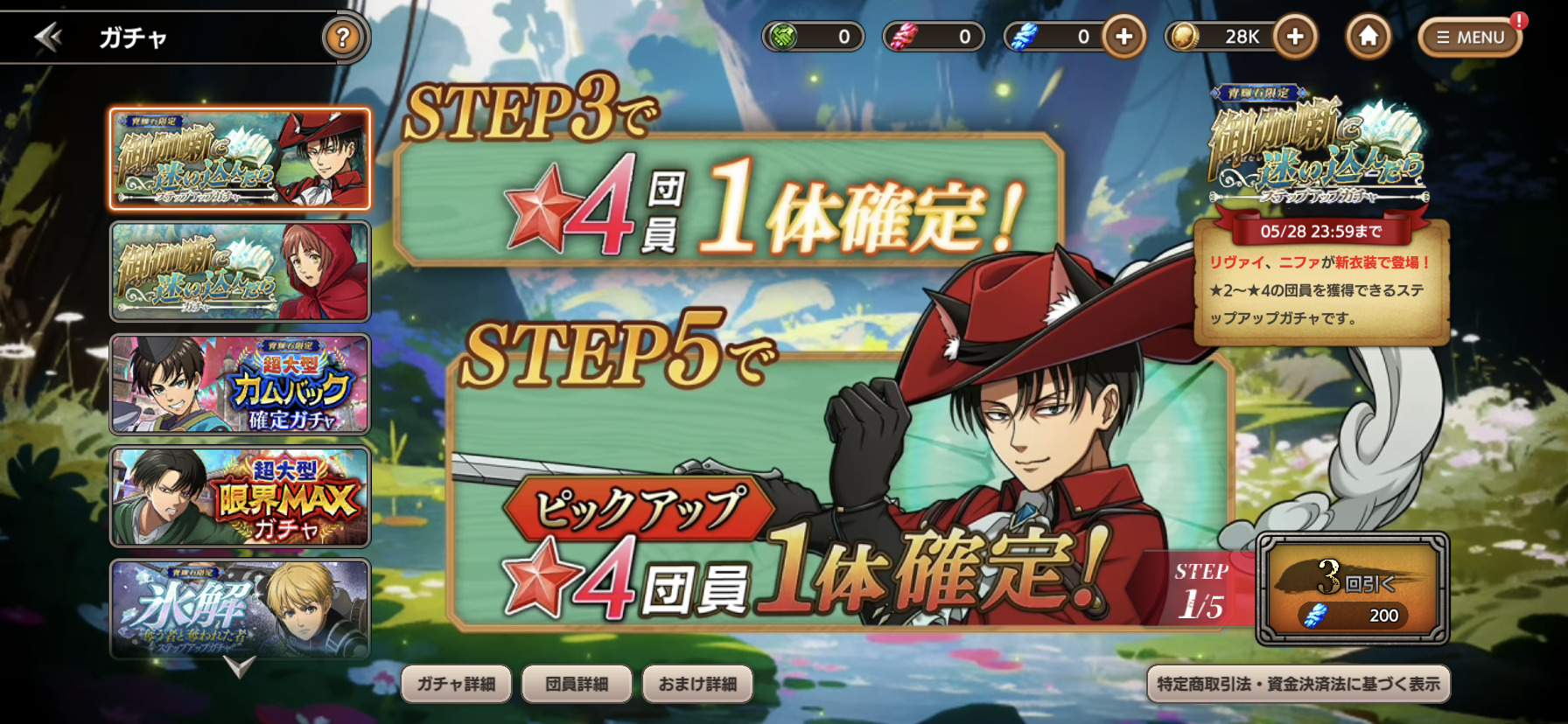Add more blue crystals with plus button
1568x724 pixels.
coord(1123,37)
